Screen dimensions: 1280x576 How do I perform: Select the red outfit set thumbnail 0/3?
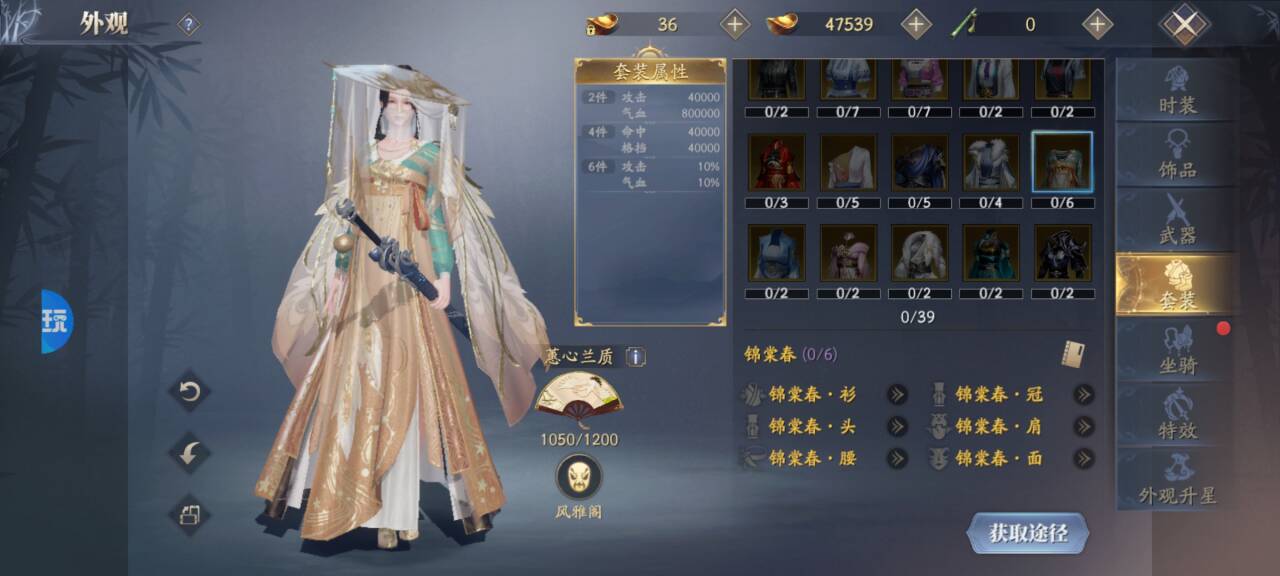[776, 163]
